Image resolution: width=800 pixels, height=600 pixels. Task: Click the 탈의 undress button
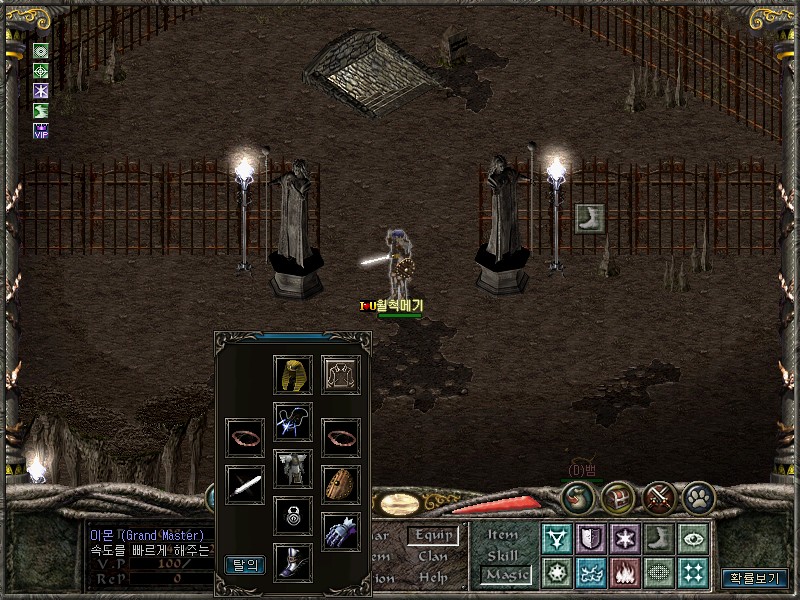[x=245, y=565]
